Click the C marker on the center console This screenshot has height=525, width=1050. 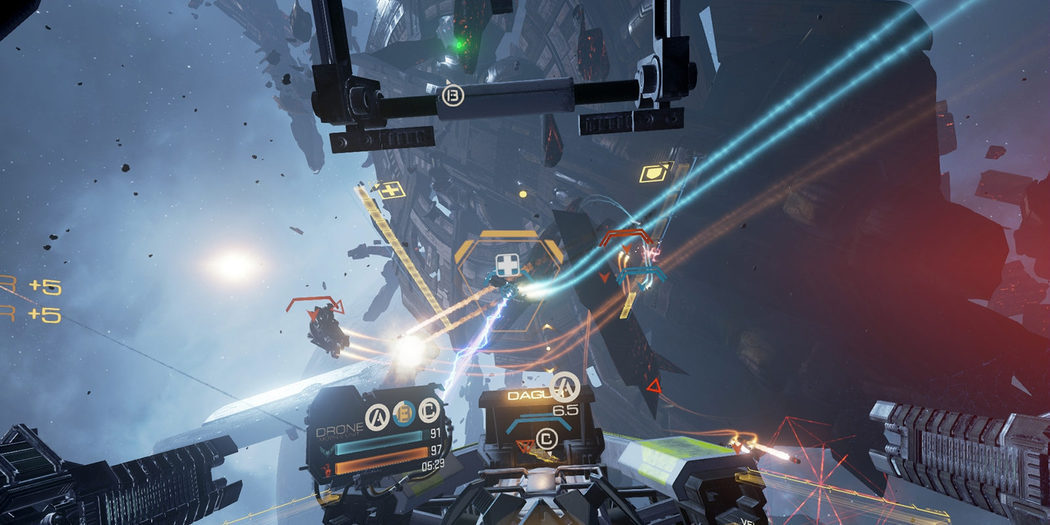pyautogui.click(x=546, y=437)
